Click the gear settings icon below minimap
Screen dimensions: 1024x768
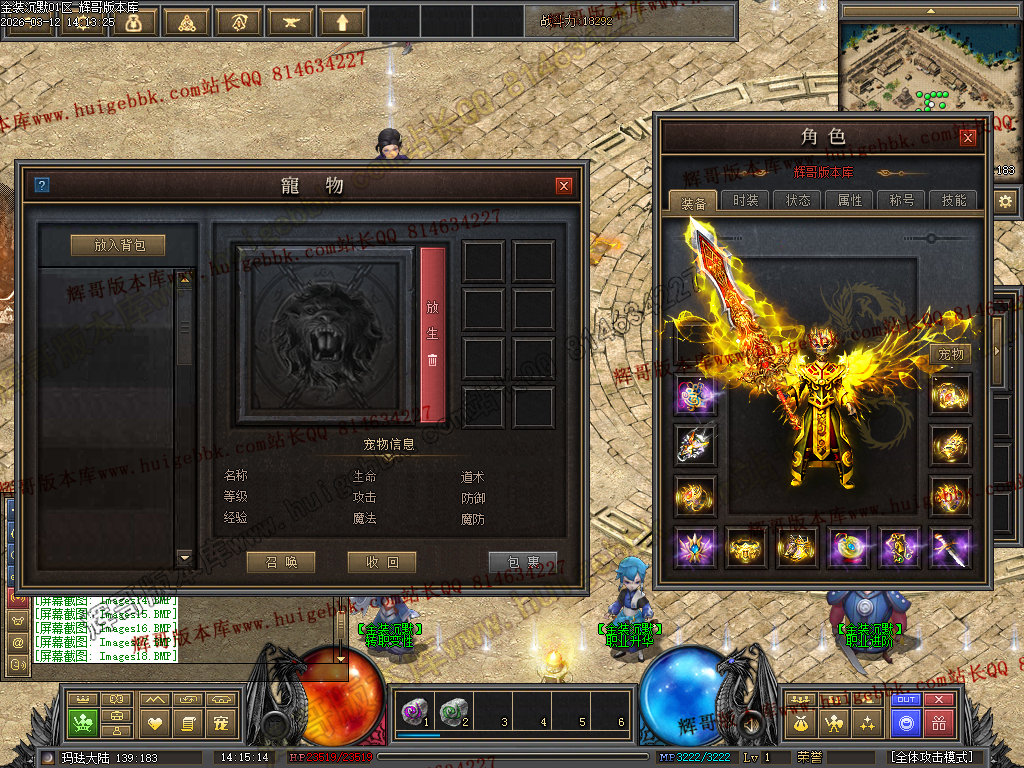click(1005, 201)
